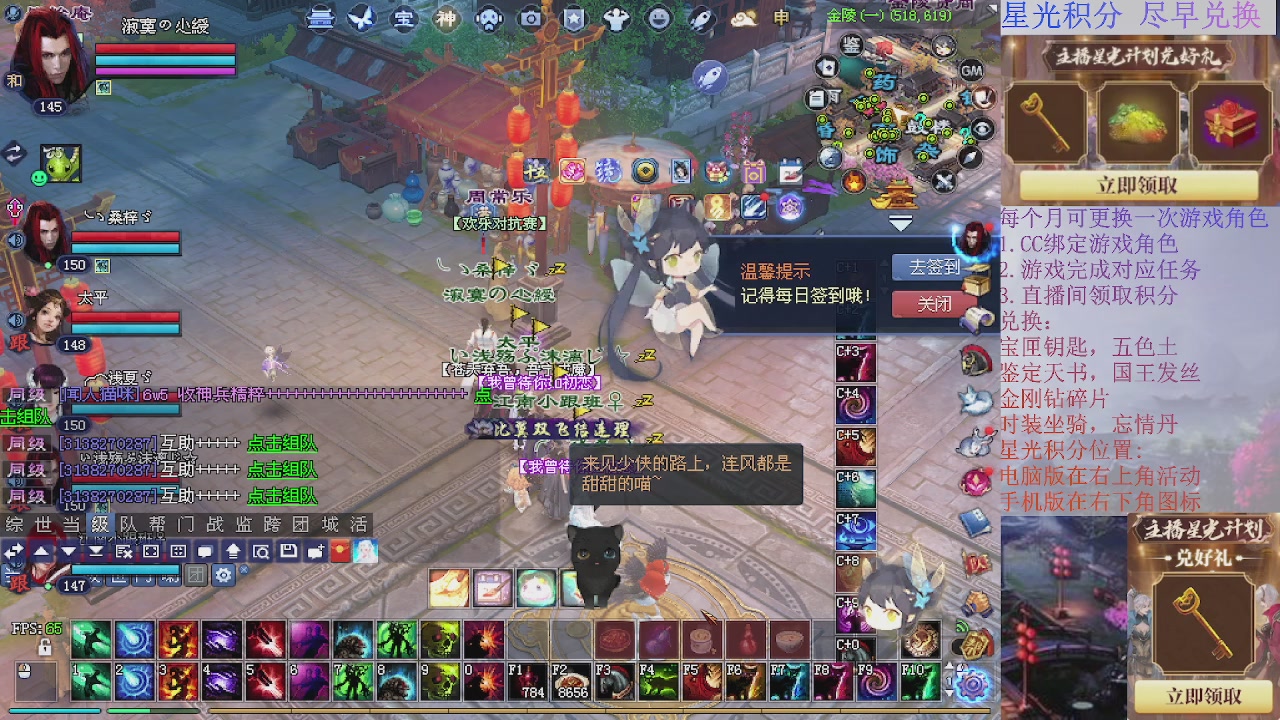This screenshot has height=720, width=1280.
Task: Open the 宝 treasure panel from top toolbar
Action: coord(405,19)
